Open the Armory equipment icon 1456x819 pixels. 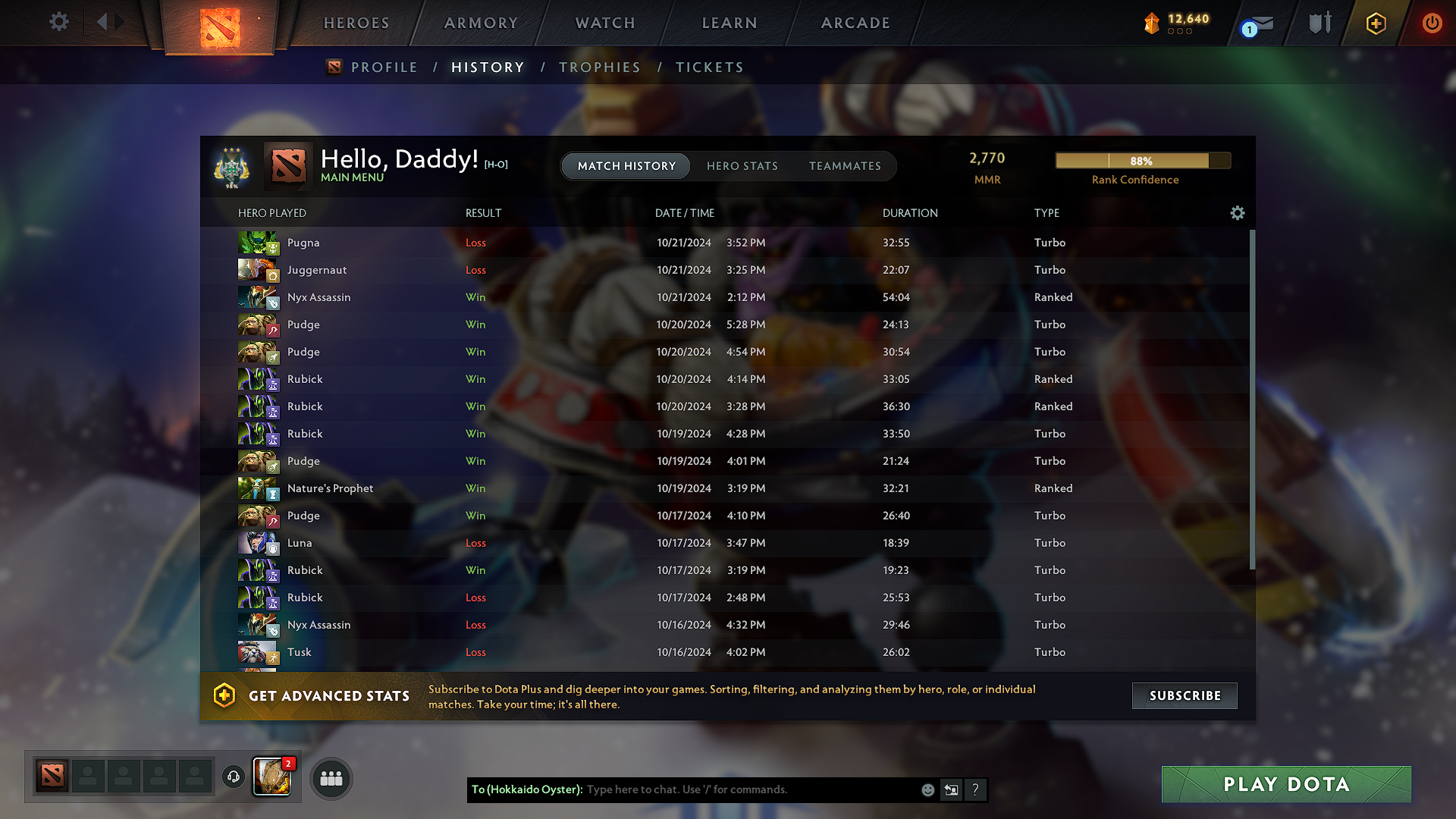1319,24
